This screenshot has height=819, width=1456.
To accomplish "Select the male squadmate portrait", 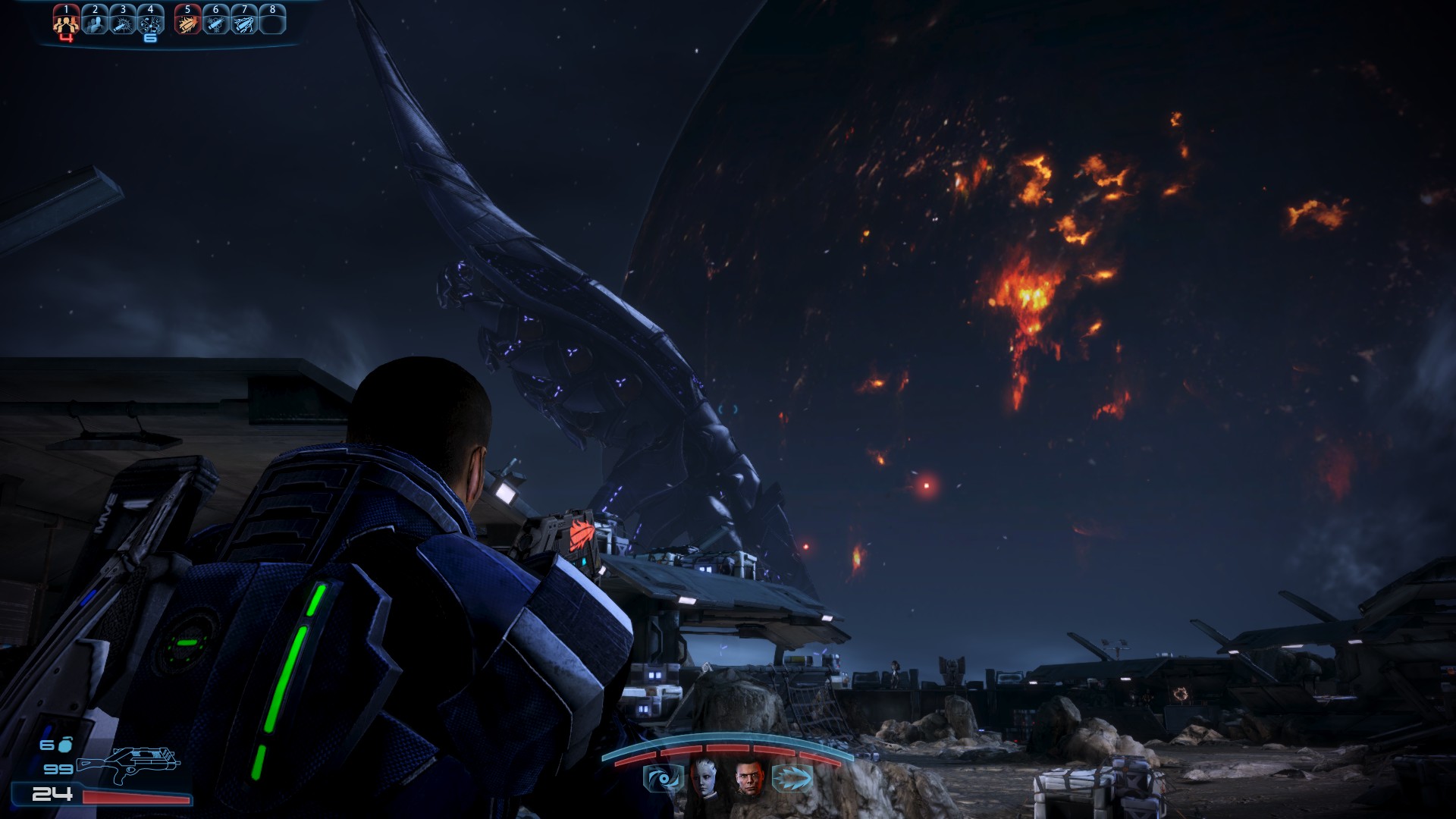I will point(748,778).
